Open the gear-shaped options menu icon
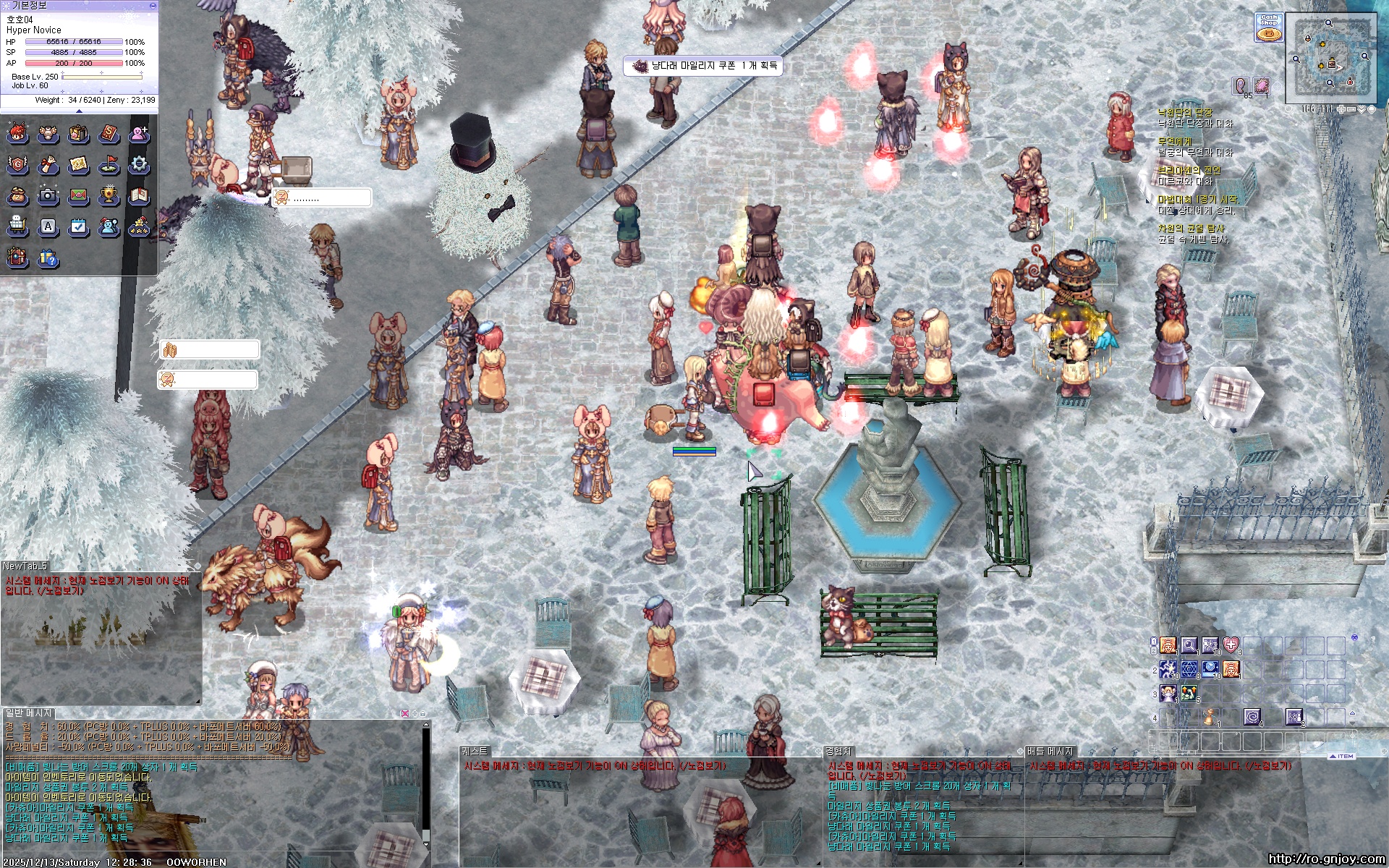 139,165
